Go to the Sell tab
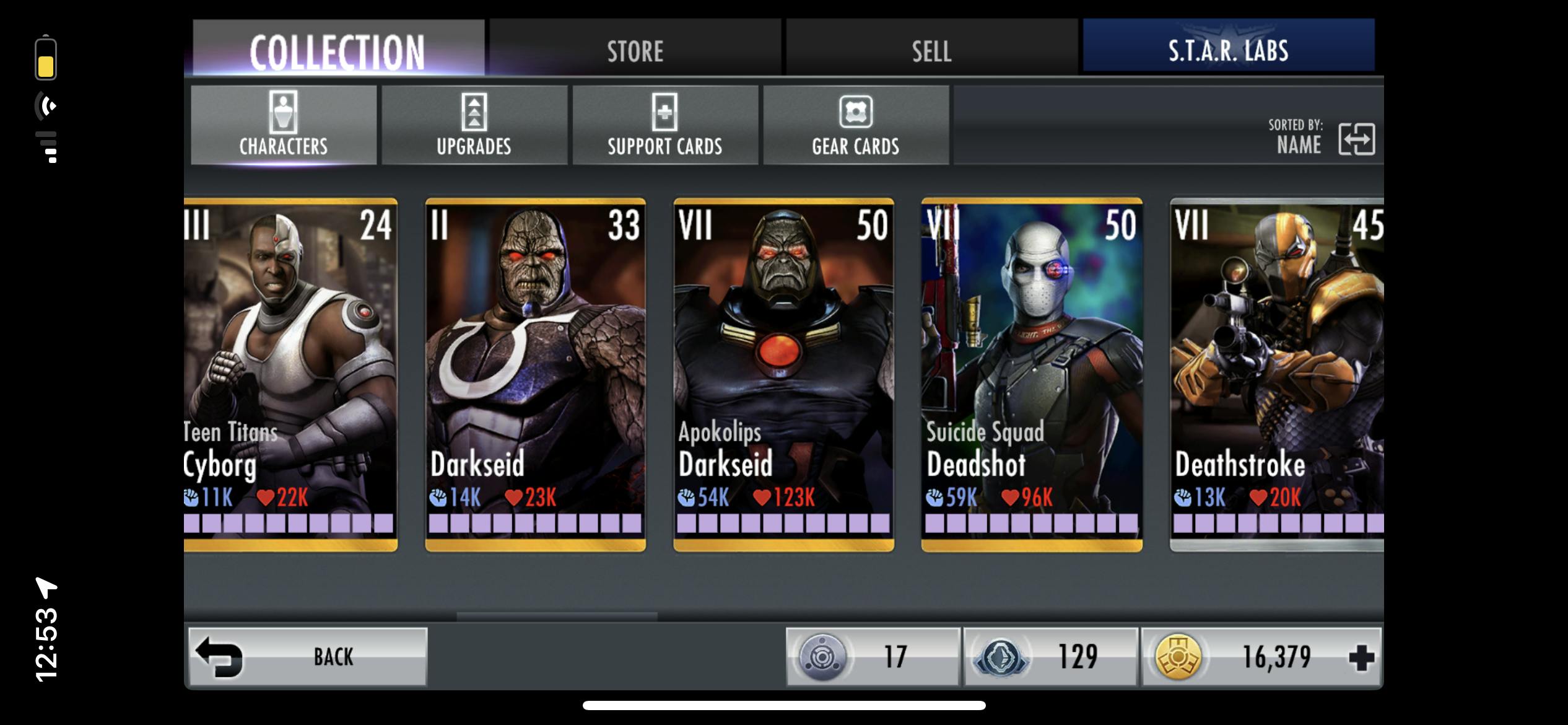Image resolution: width=1568 pixels, height=725 pixels. (x=931, y=50)
